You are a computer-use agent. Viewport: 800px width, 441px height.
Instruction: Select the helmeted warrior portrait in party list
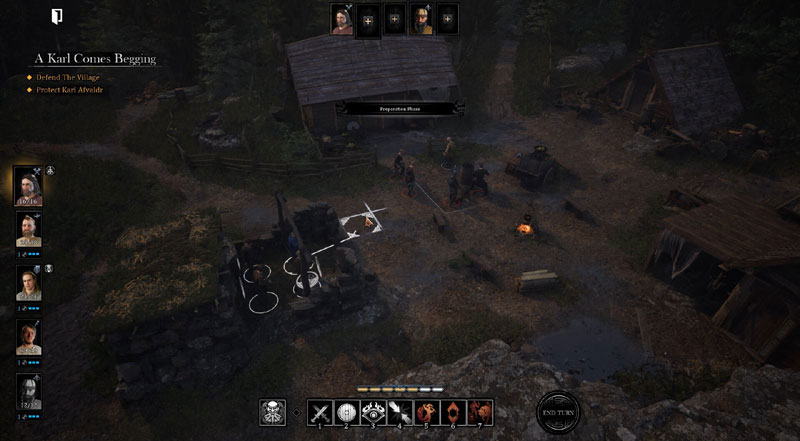click(x=28, y=391)
